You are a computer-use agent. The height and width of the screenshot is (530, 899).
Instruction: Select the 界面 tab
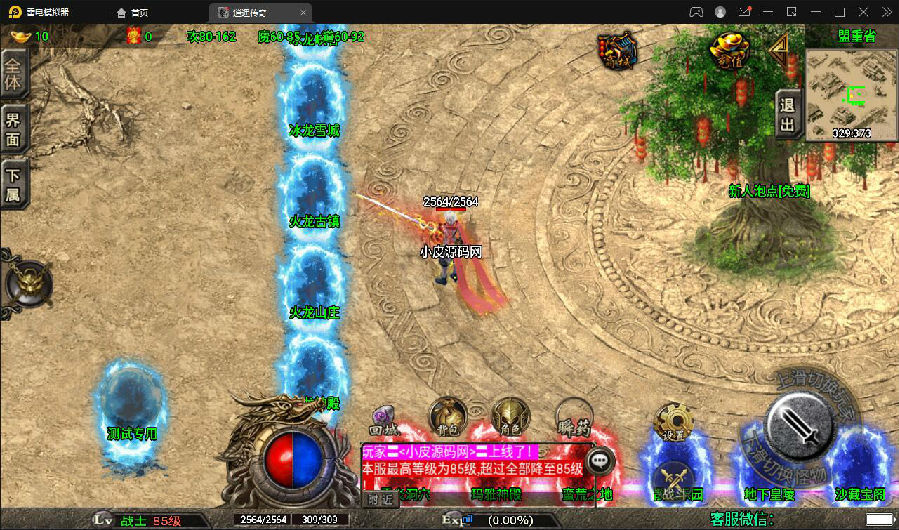pos(13,130)
